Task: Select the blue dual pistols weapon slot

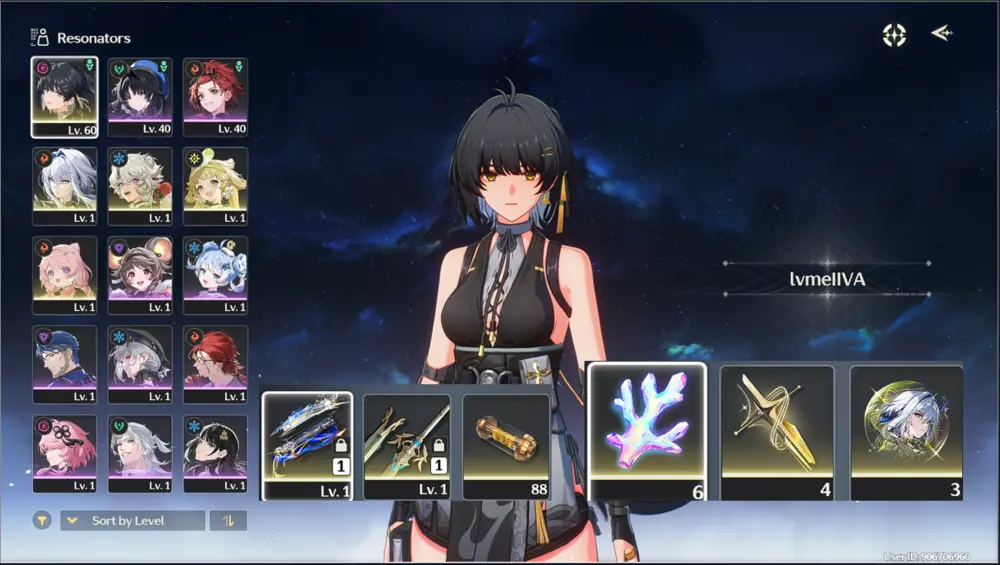Action: [x=307, y=444]
